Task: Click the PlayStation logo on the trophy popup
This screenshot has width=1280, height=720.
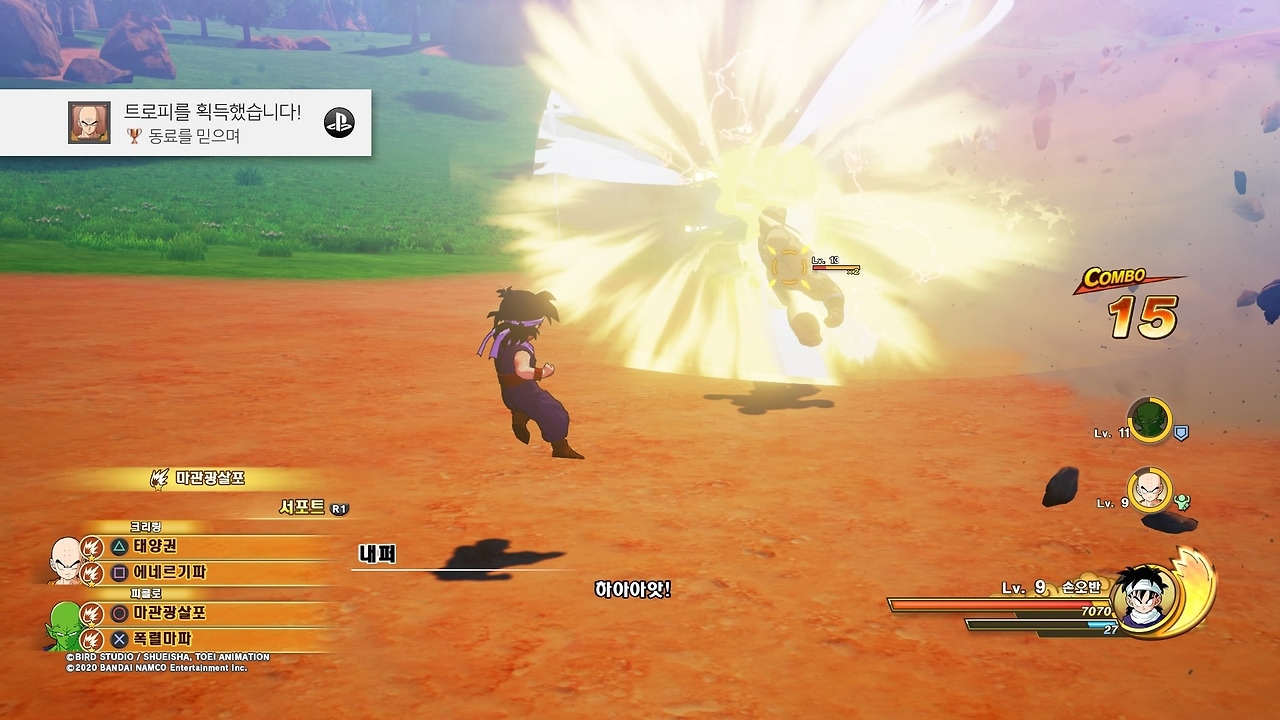Action: click(339, 122)
